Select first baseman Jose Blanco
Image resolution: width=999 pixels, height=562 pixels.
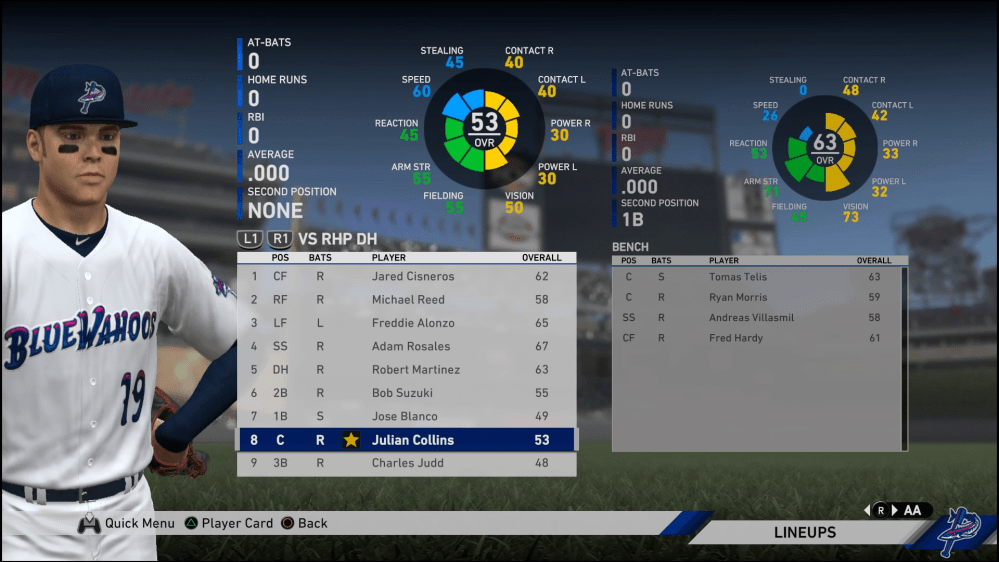pos(407,416)
